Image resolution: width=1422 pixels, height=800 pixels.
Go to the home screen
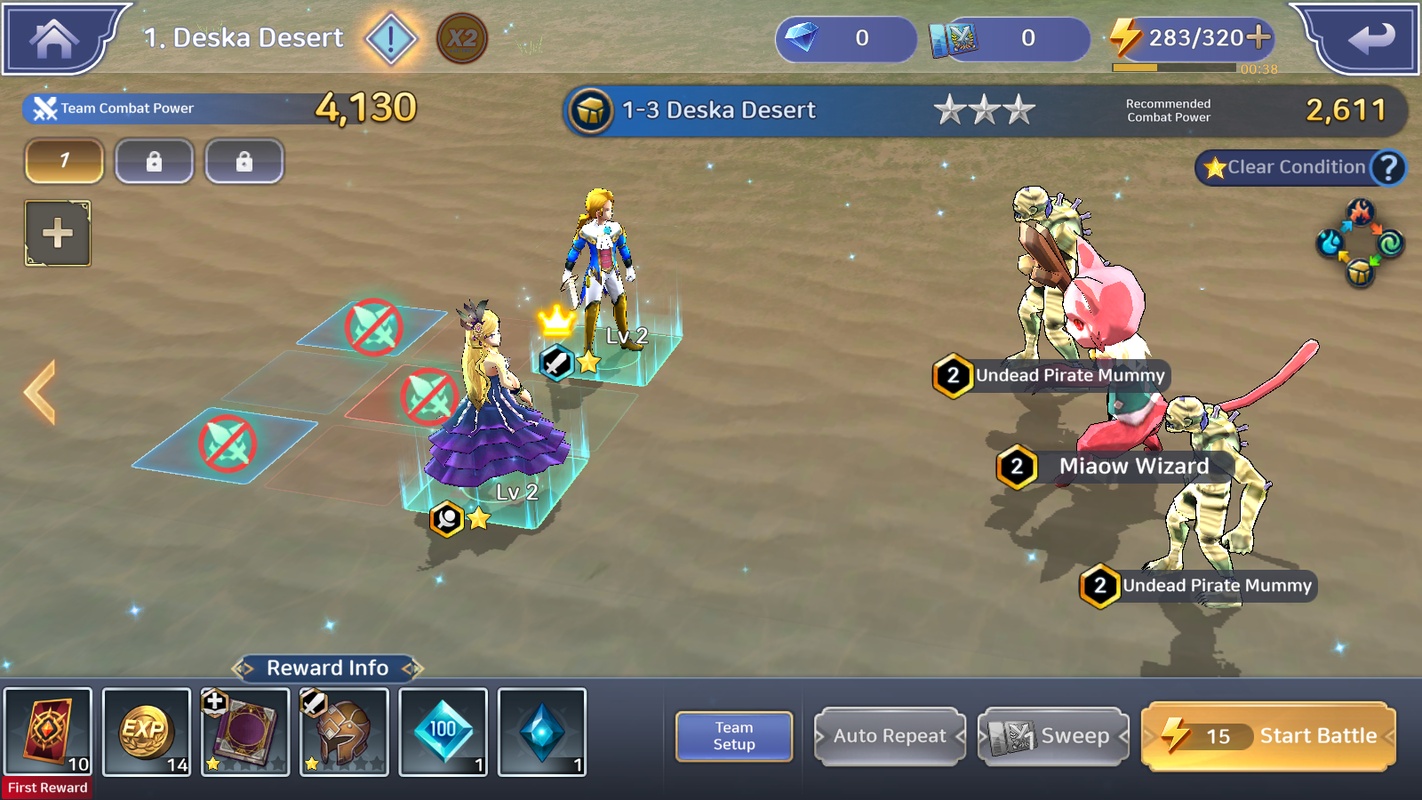(55, 38)
